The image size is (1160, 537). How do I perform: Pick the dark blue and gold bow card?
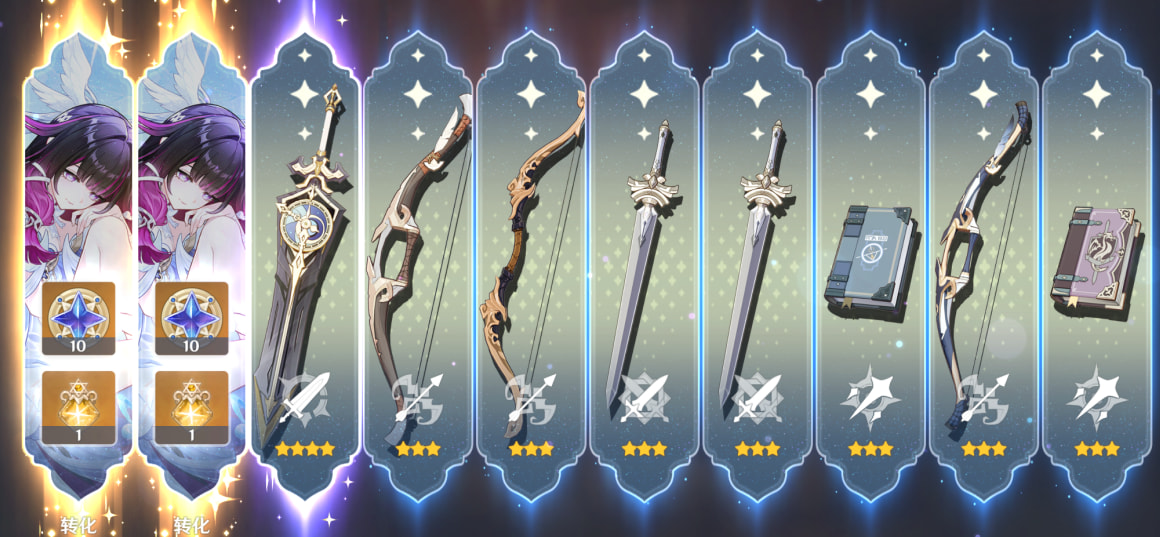[982, 270]
